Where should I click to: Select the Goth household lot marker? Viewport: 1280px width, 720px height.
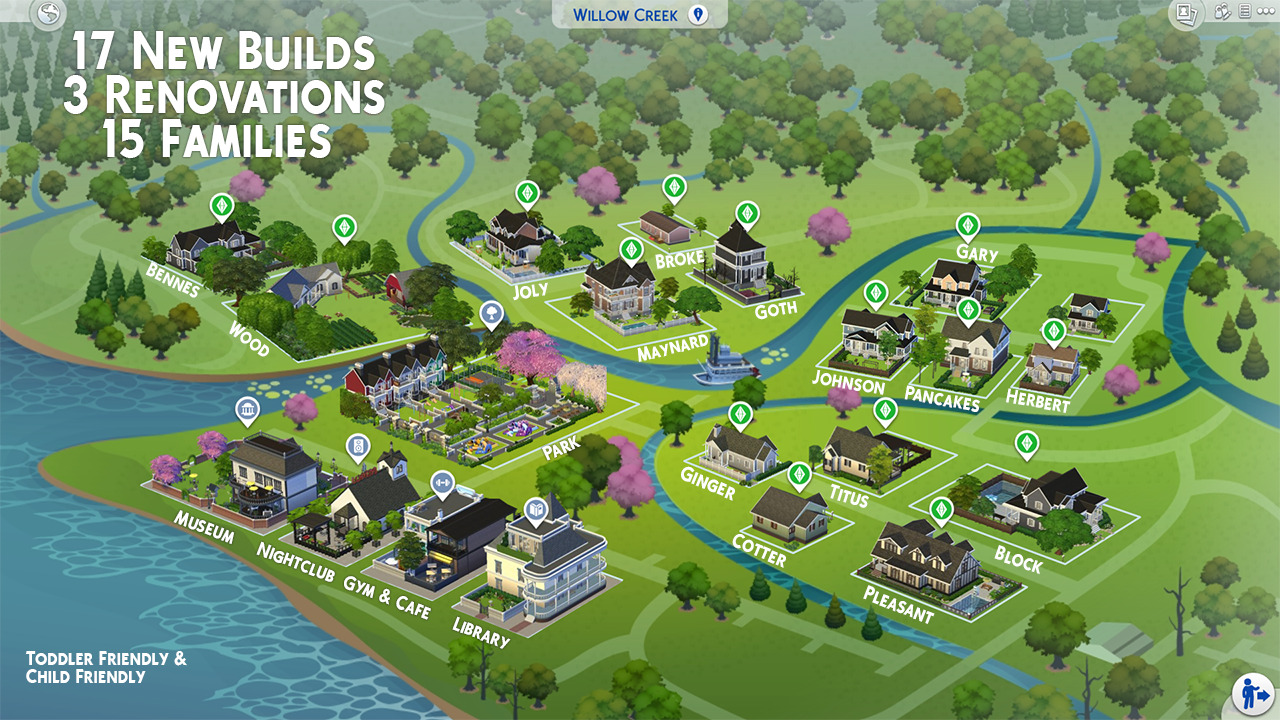747,213
